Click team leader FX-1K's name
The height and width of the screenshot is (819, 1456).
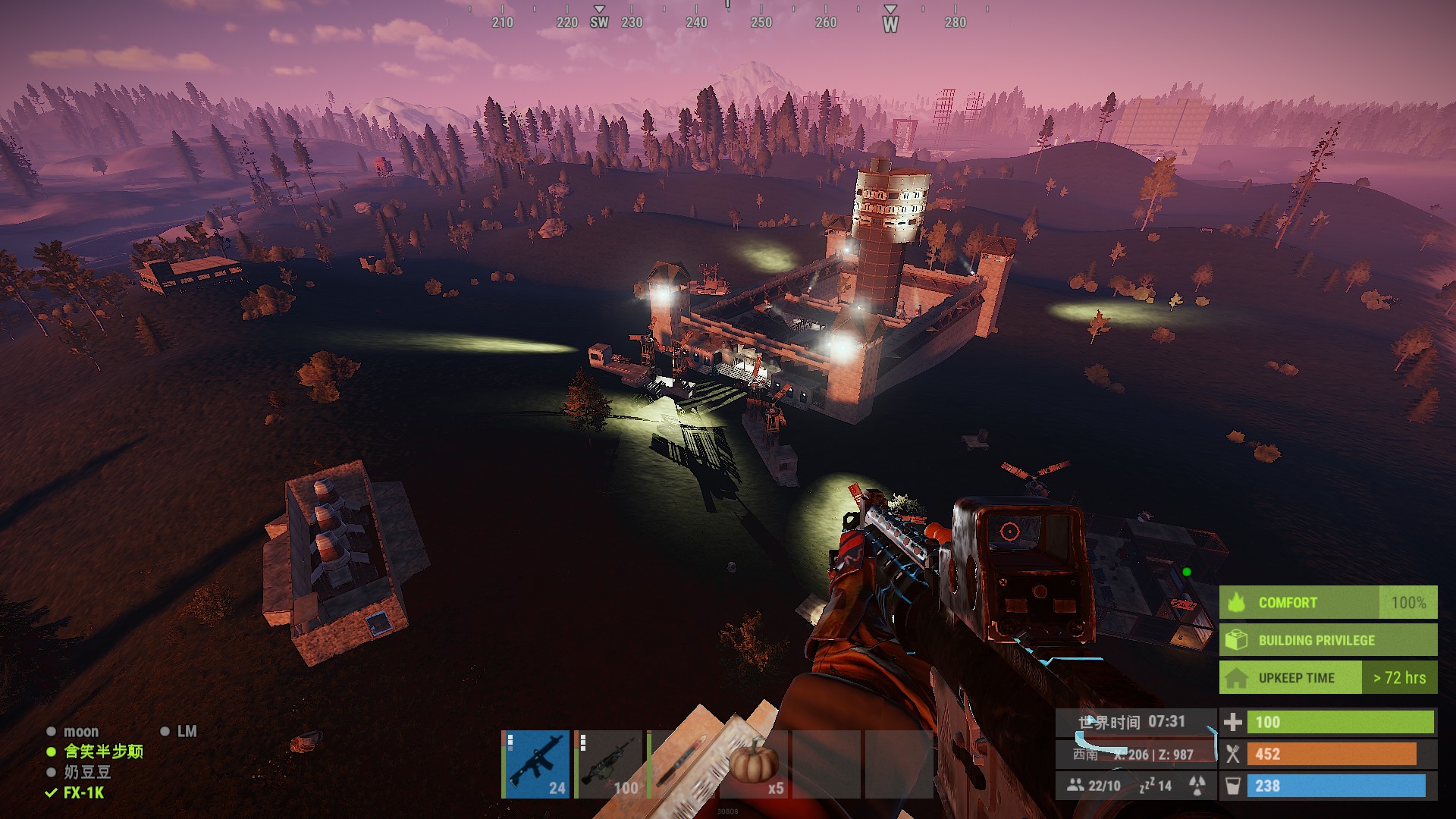pyautogui.click(x=83, y=792)
